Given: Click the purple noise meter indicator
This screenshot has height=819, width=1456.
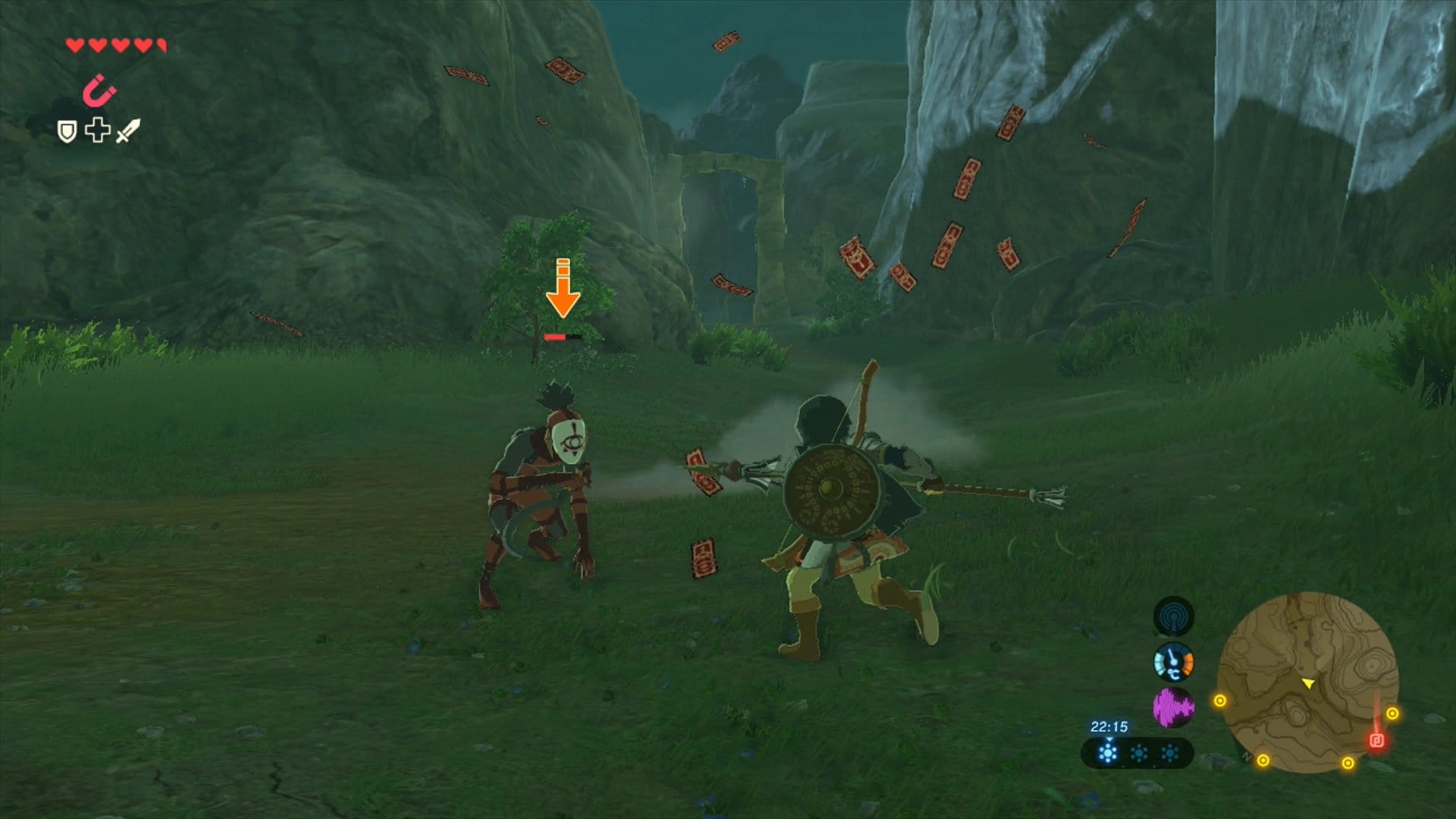Looking at the screenshot, I should coord(1173,708).
